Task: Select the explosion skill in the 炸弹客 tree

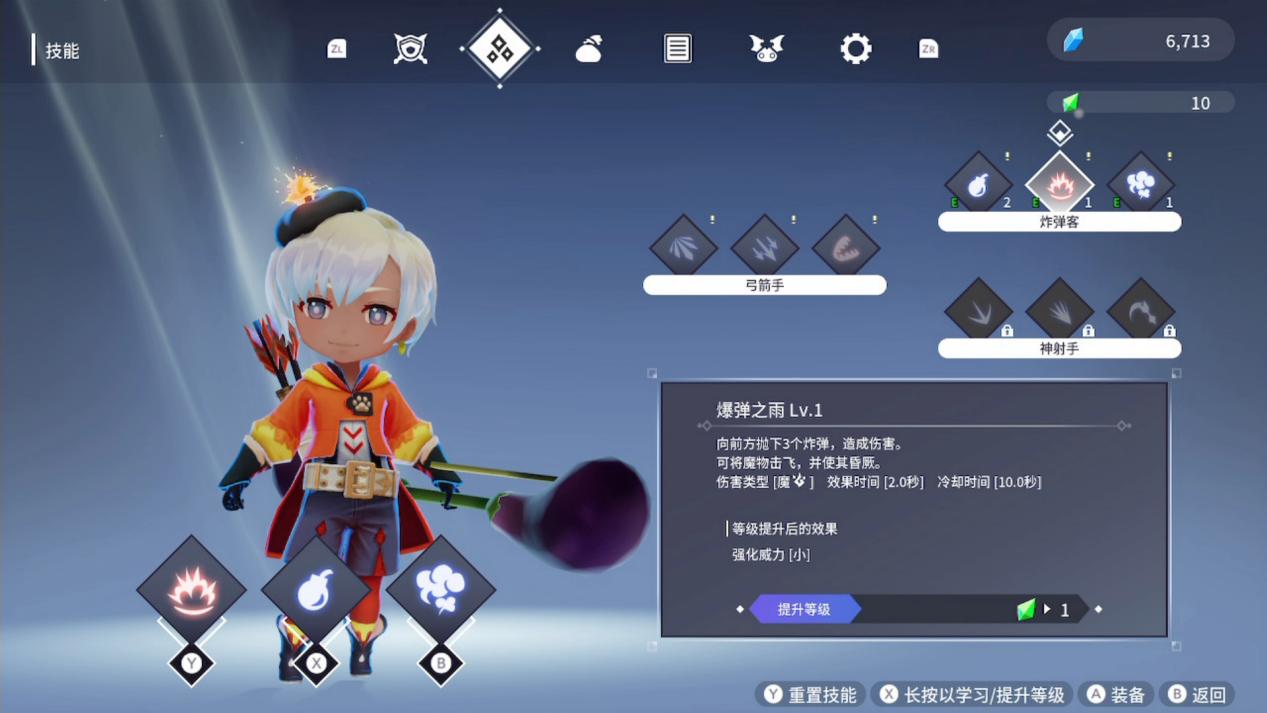Action: coord(1059,184)
